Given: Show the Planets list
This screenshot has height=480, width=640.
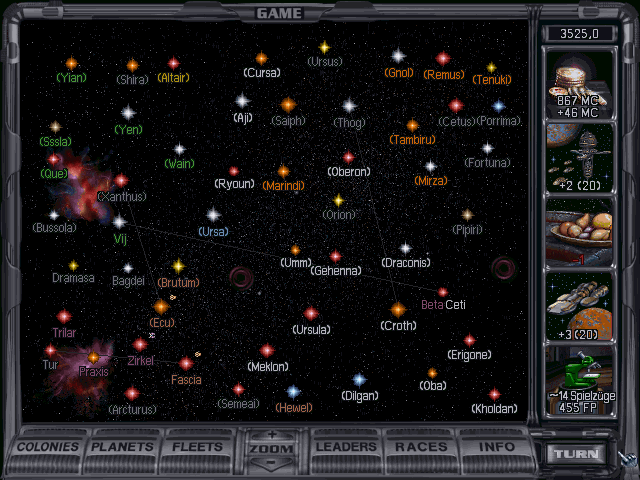Looking at the screenshot, I should point(124,446).
